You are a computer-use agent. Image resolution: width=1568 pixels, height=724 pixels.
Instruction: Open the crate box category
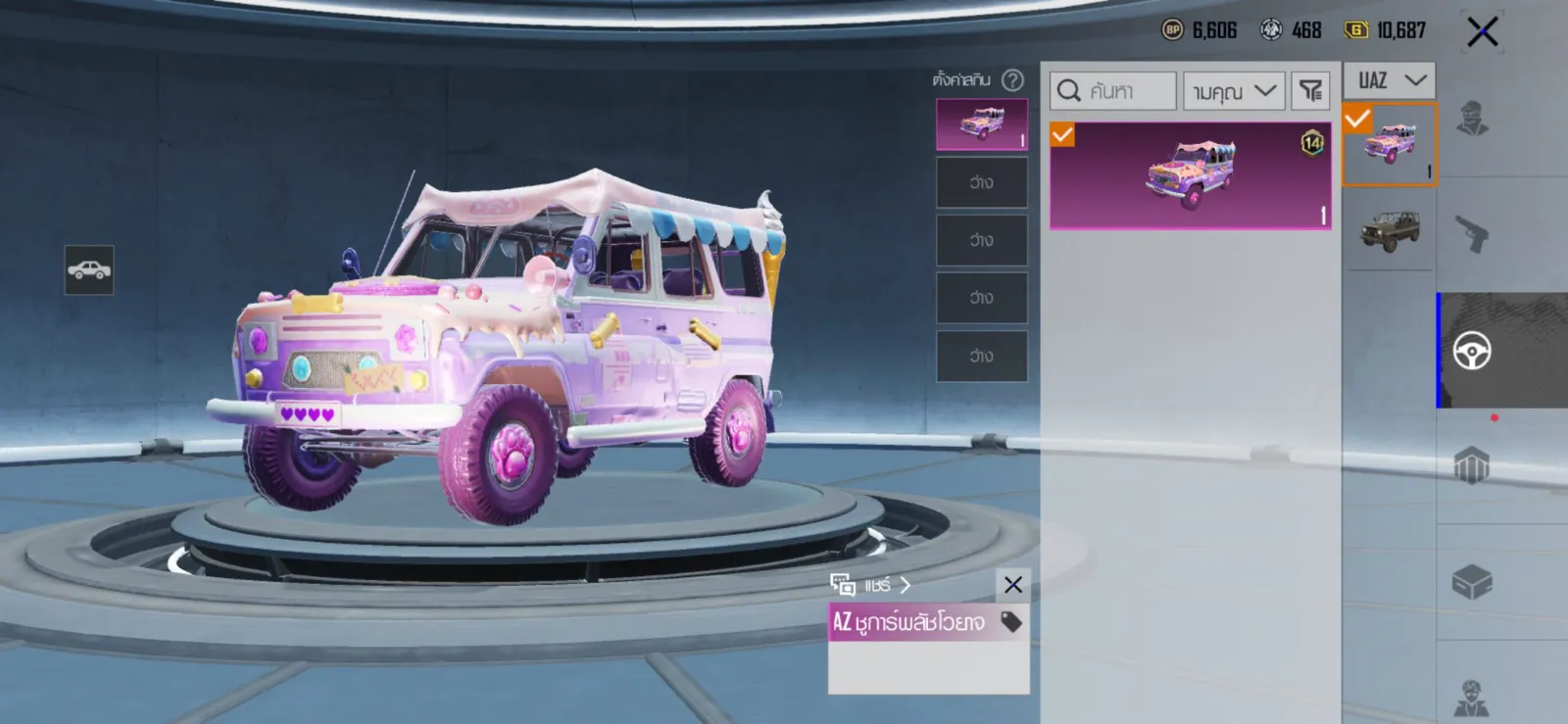pyautogui.click(x=1471, y=582)
